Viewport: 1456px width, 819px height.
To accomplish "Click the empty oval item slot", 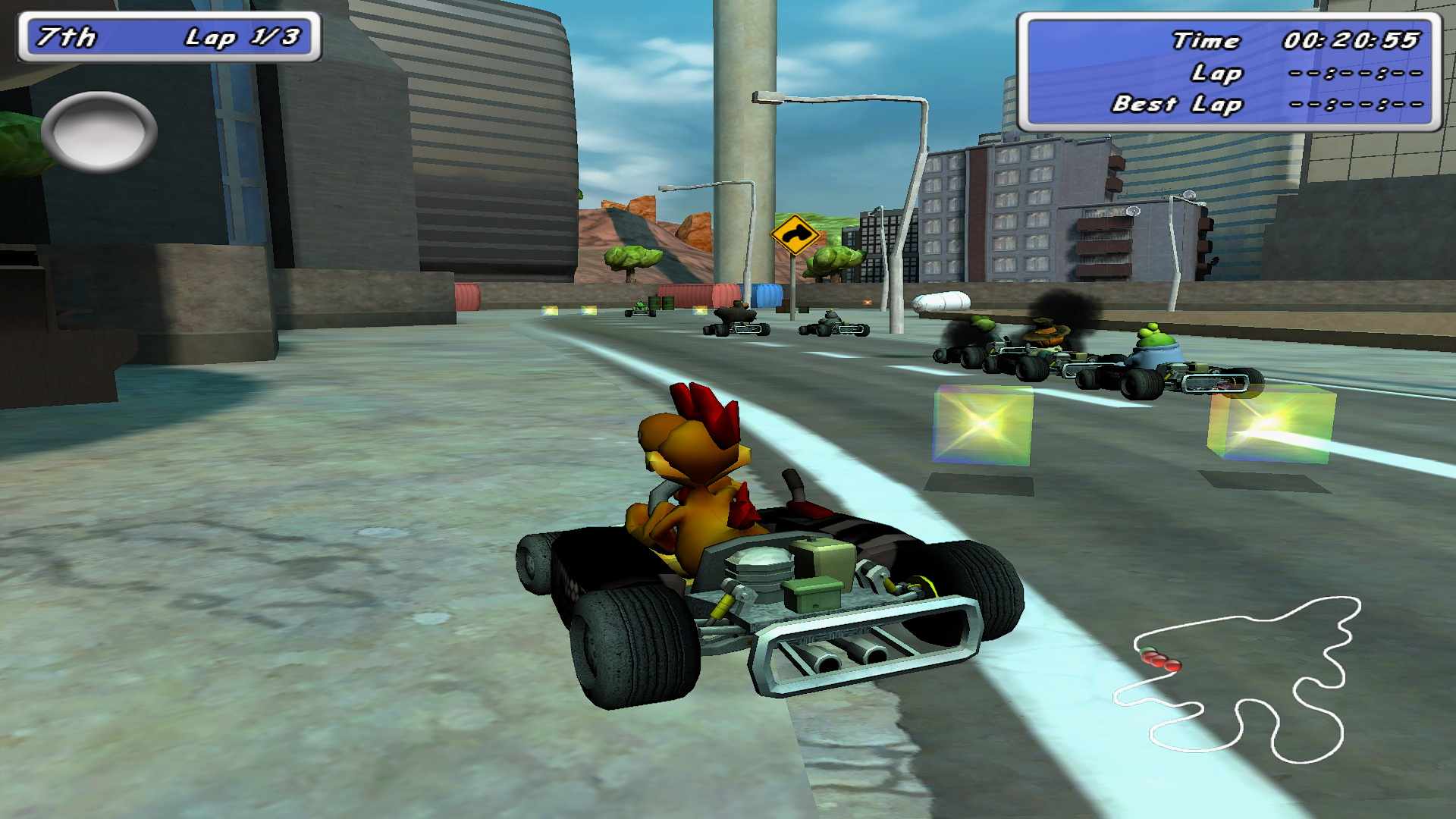I will click(99, 131).
